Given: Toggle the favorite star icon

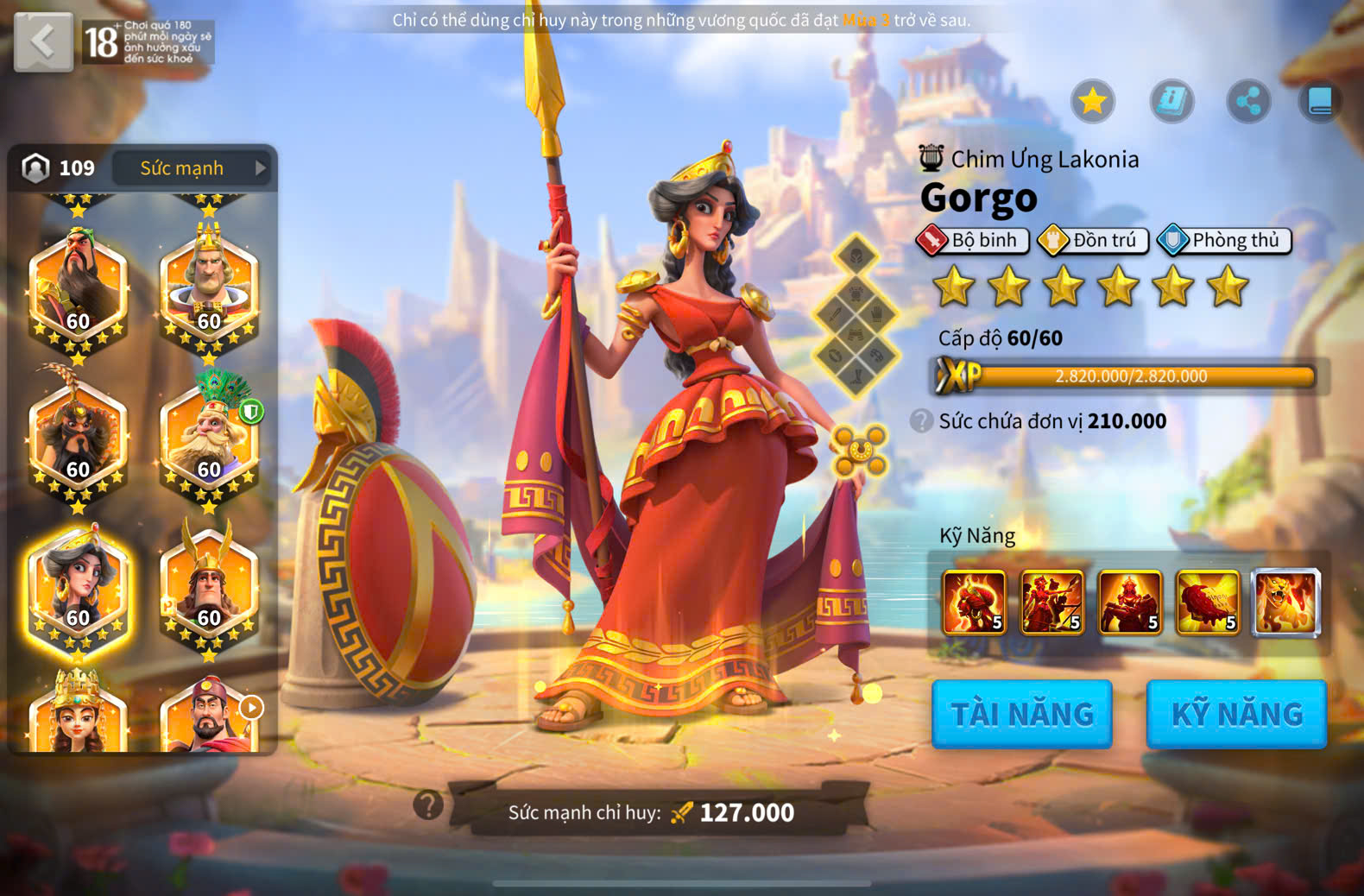Looking at the screenshot, I should pyautogui.click(x=1092, y=102).
